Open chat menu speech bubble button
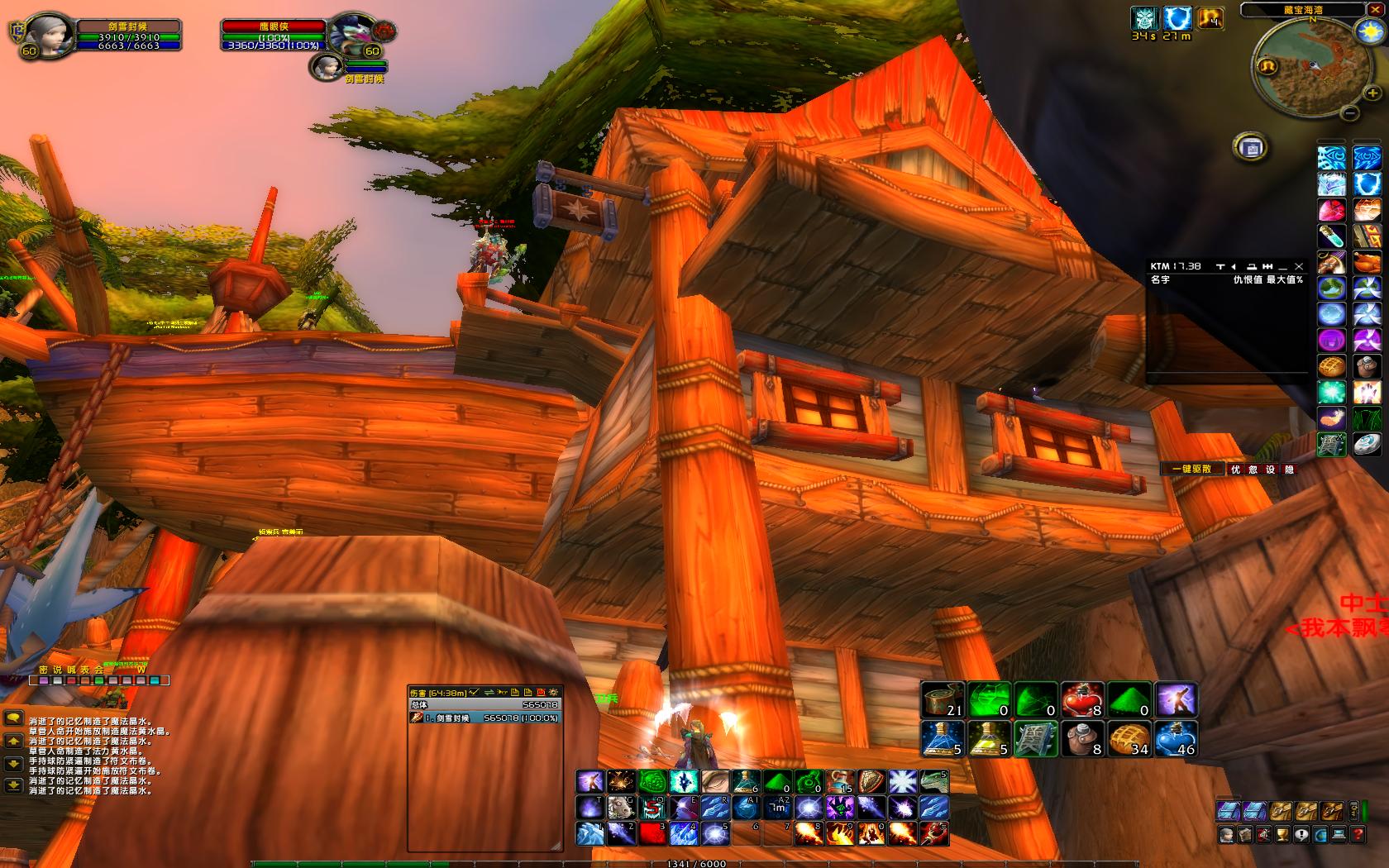 click(13, 719)
